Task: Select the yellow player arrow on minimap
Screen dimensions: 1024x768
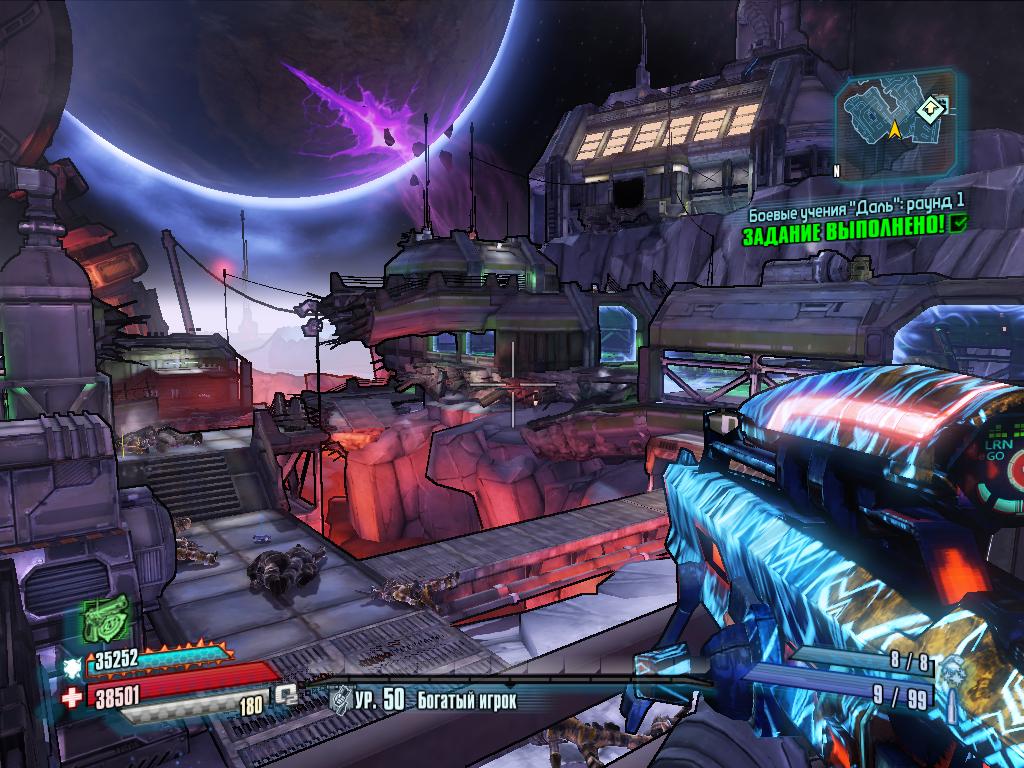Action: coord(894,129)
